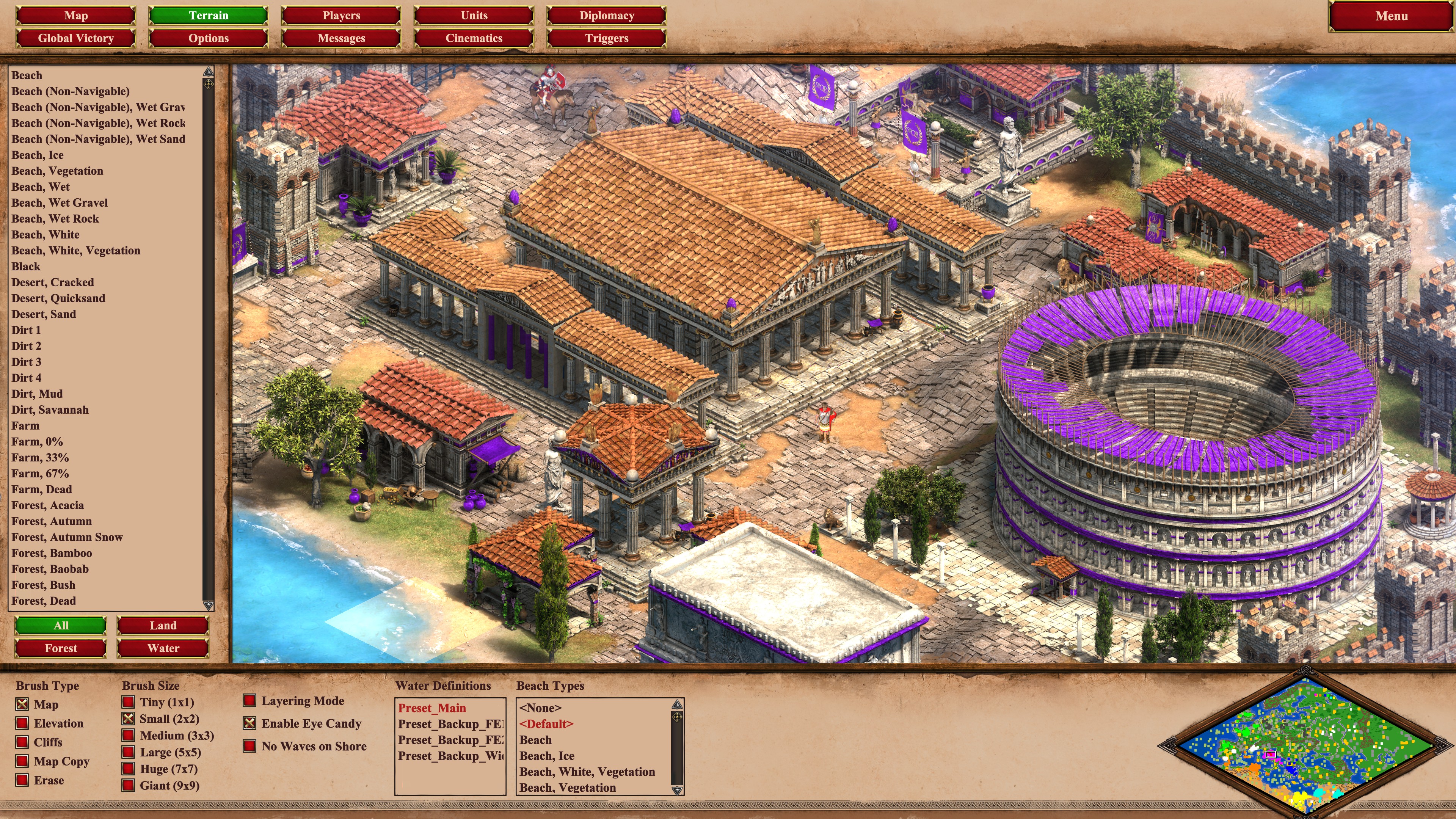Show the Global Victory settings
The height and width of the screenshot is (819, 1456).
(76, 38)
